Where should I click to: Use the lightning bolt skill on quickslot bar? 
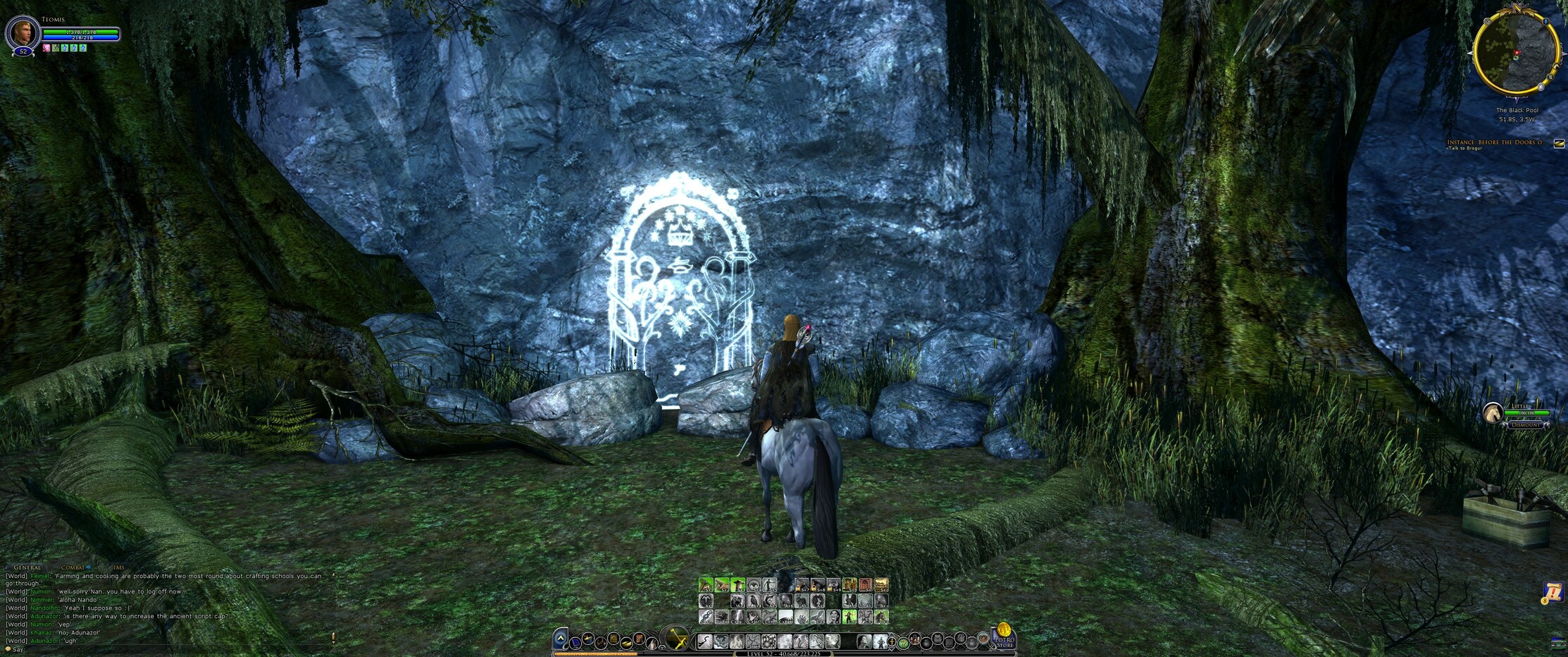click(x=738, y=617)
